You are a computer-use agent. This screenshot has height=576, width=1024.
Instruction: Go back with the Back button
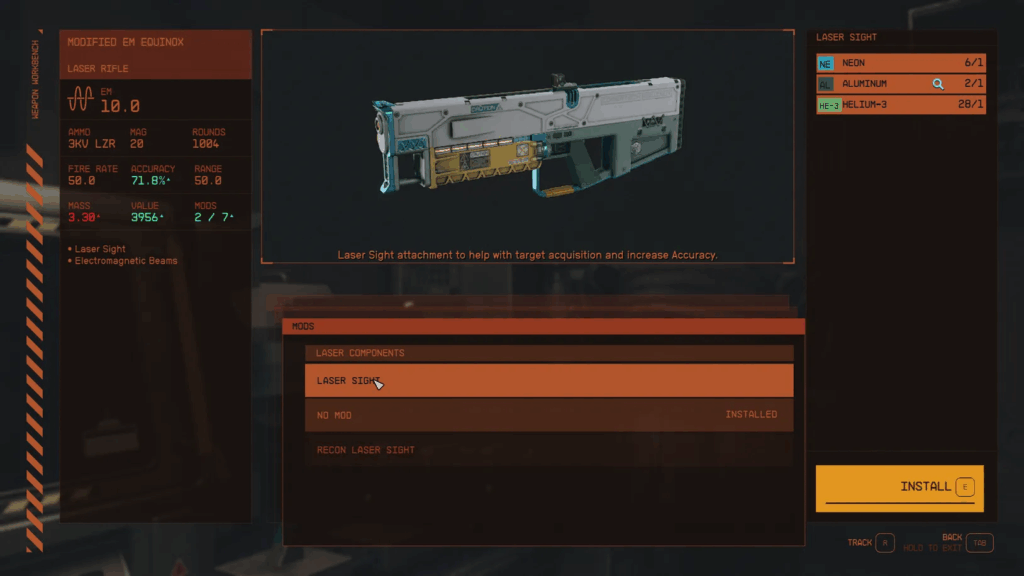980,543
